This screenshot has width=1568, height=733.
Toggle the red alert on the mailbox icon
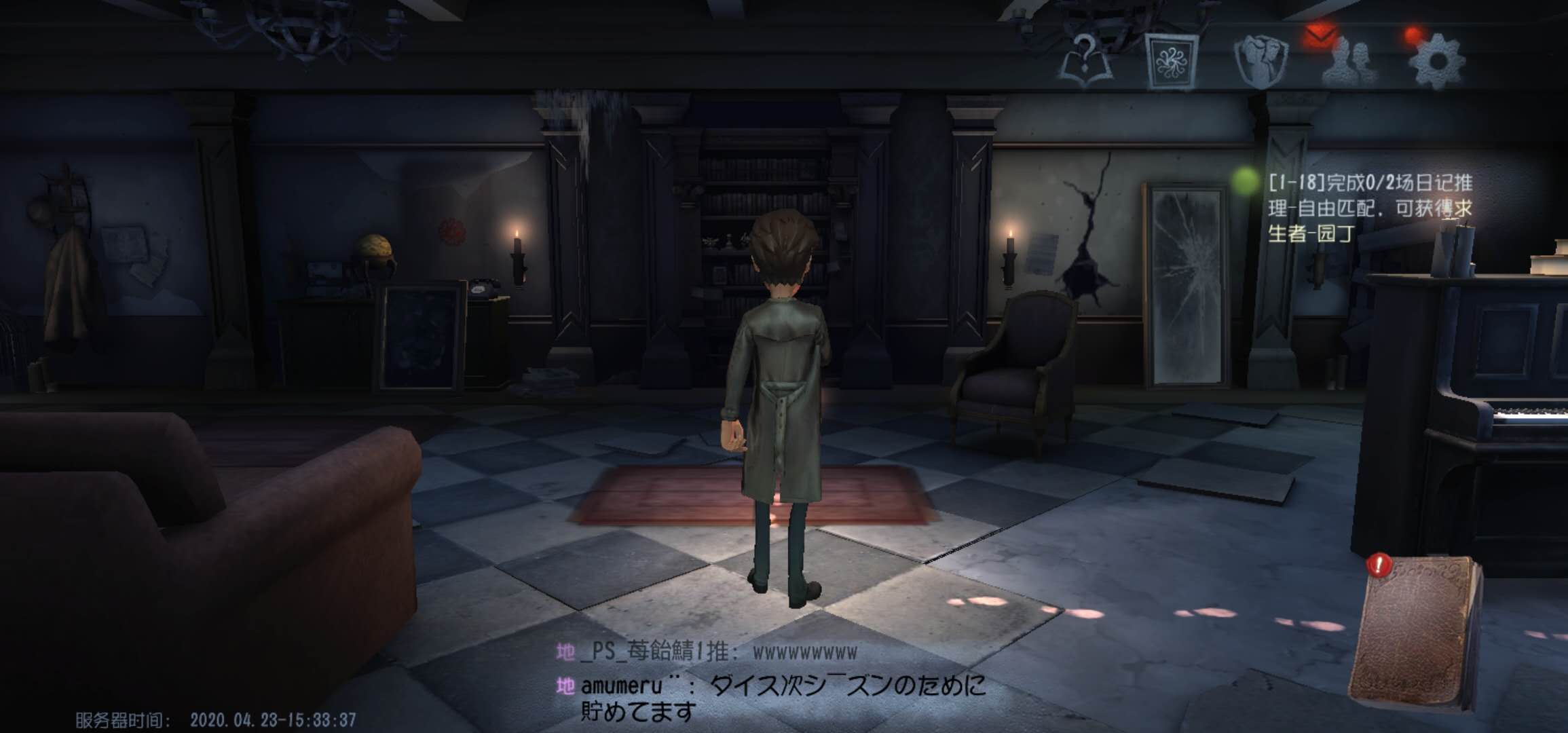(1319, 35)
